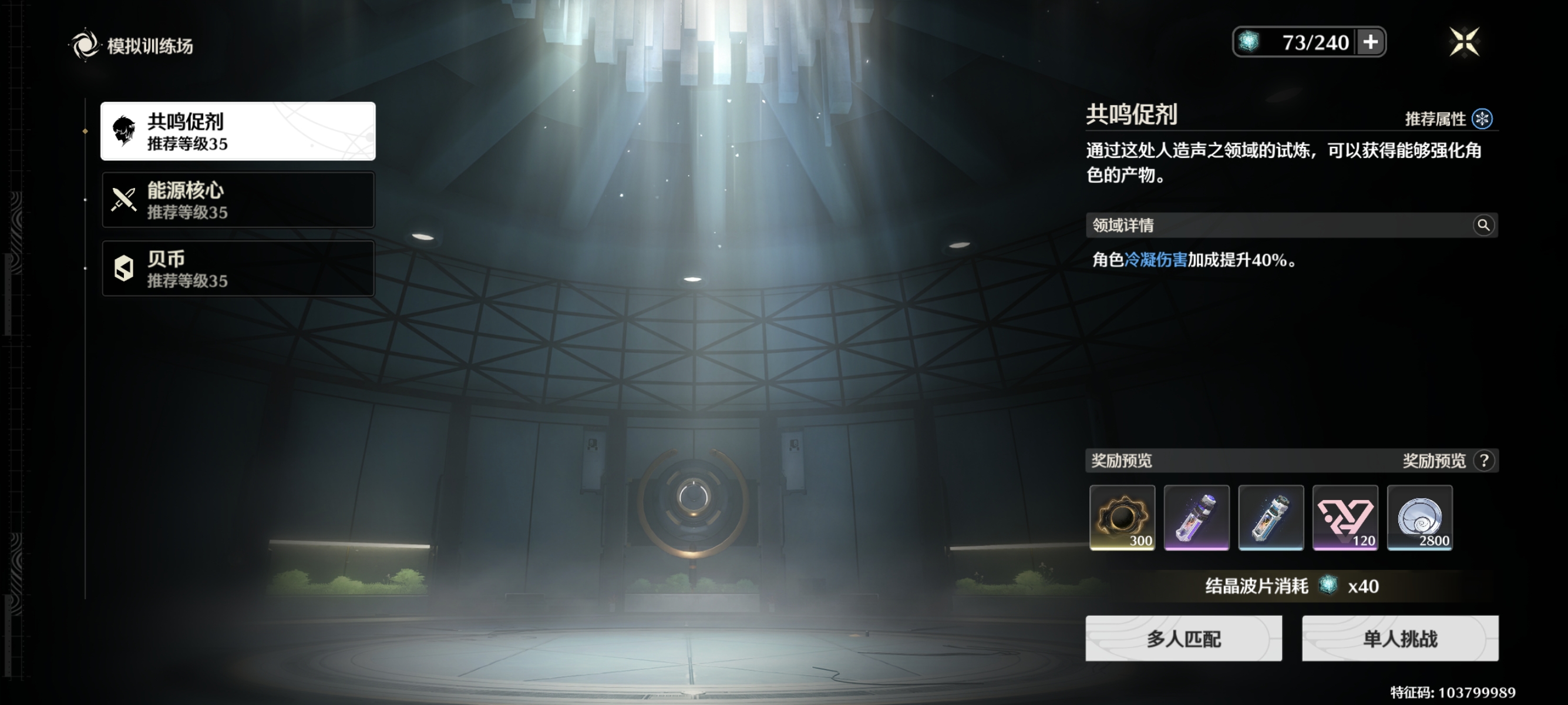The image size is (1568, 705).
Task: Begin the 单人挑战 solo challenge
Action: coord(1400,638)
